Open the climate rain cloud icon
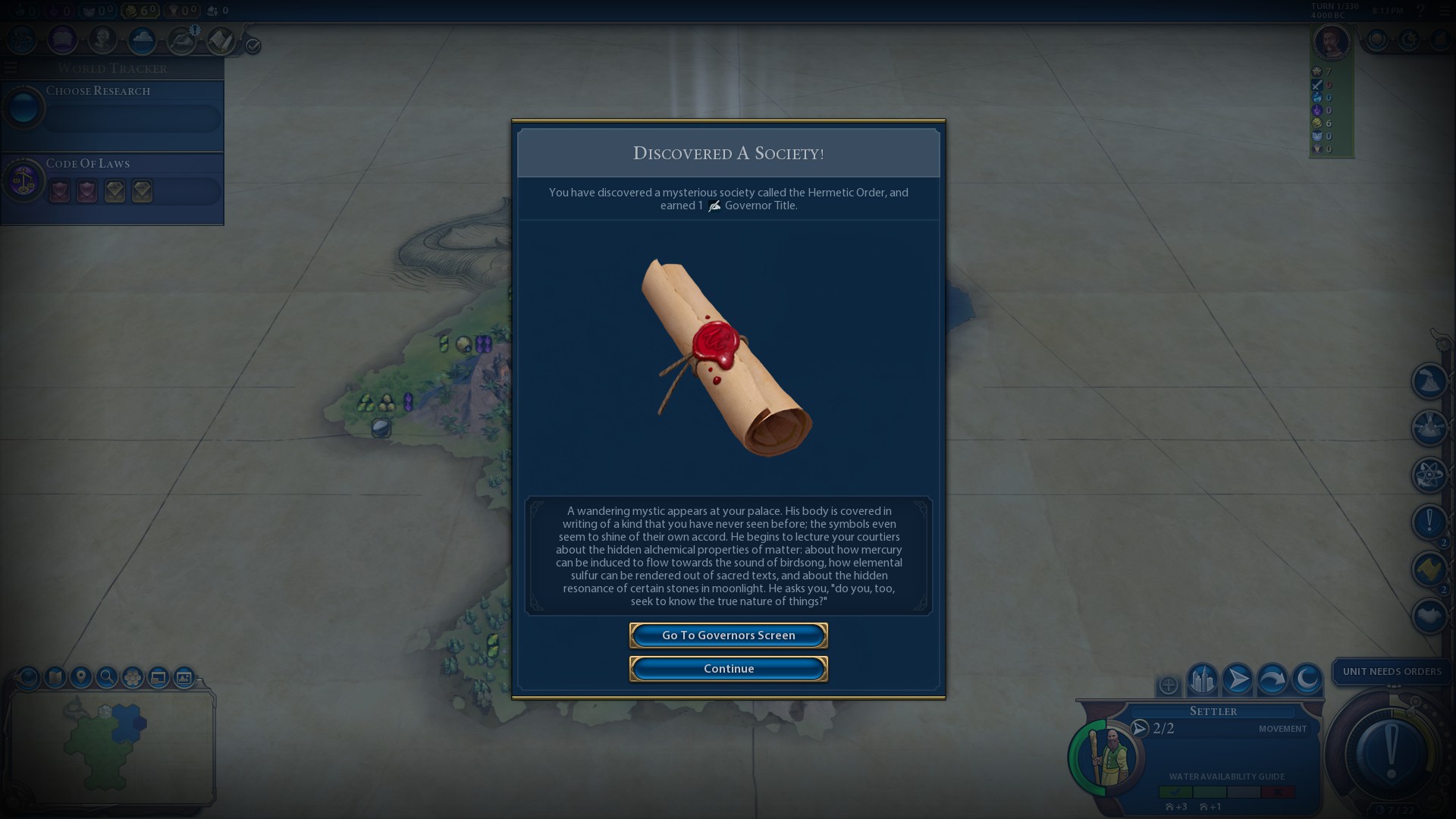Image resolution: width=1456 pixels, height=819 pixels. pos(142,39)
